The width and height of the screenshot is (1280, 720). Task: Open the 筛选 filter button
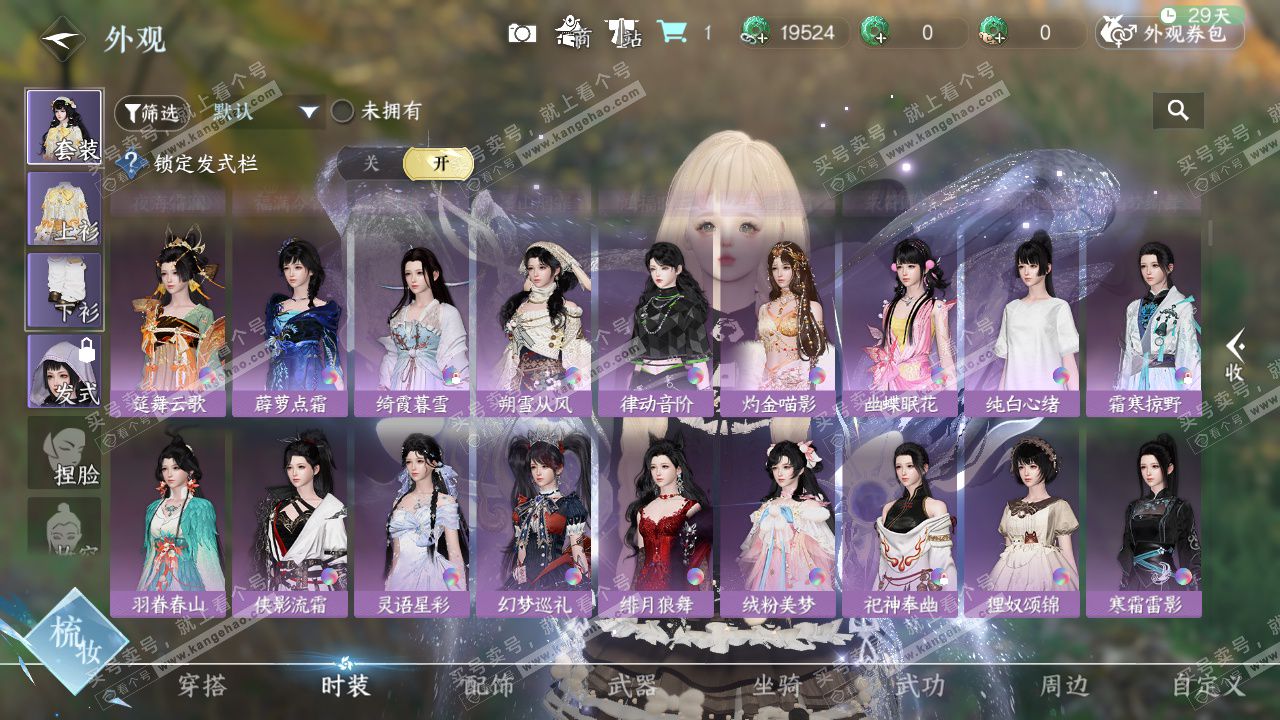[151, 113]
